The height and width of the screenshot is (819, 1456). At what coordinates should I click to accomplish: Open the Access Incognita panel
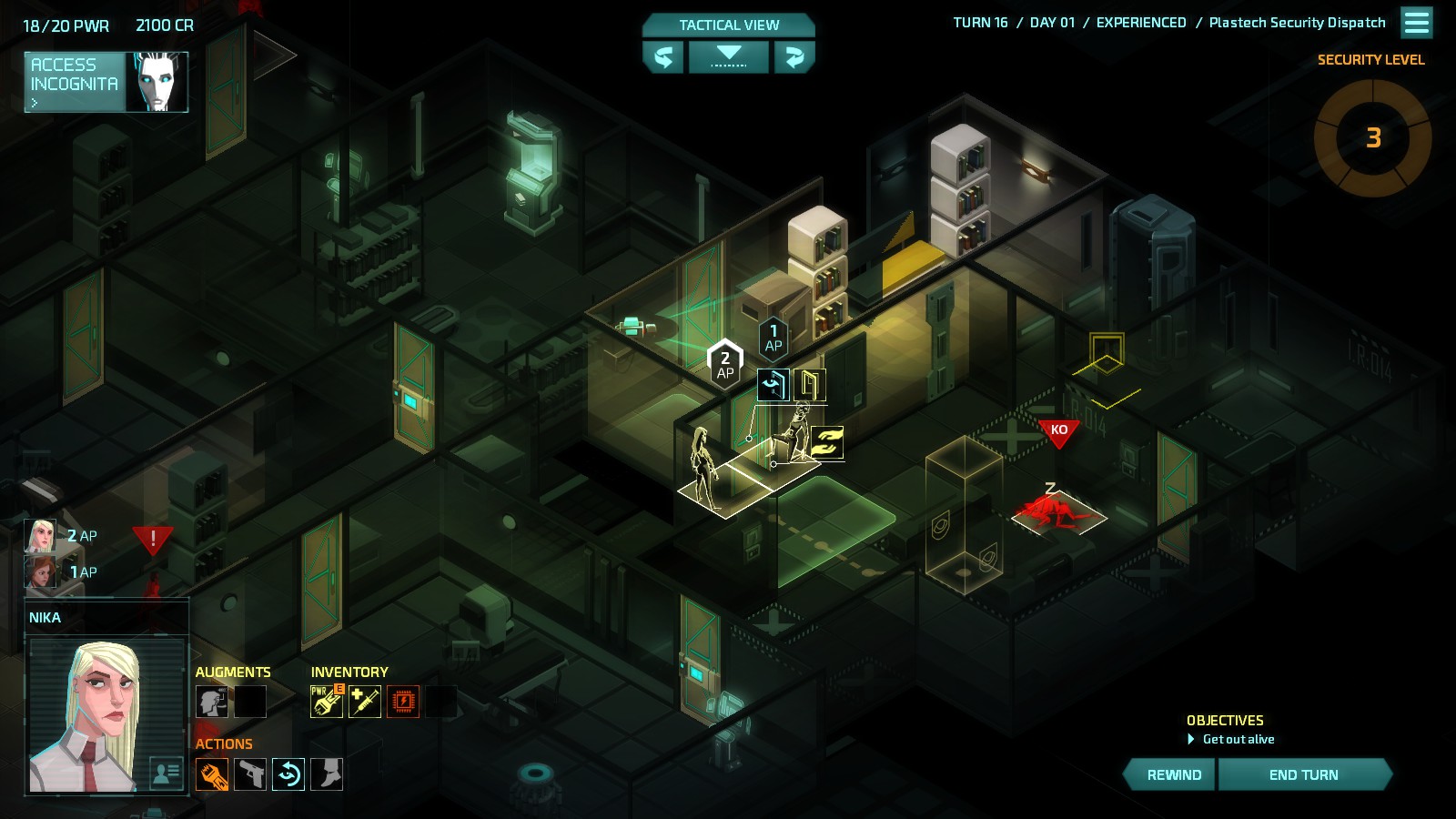pos(105,82)
